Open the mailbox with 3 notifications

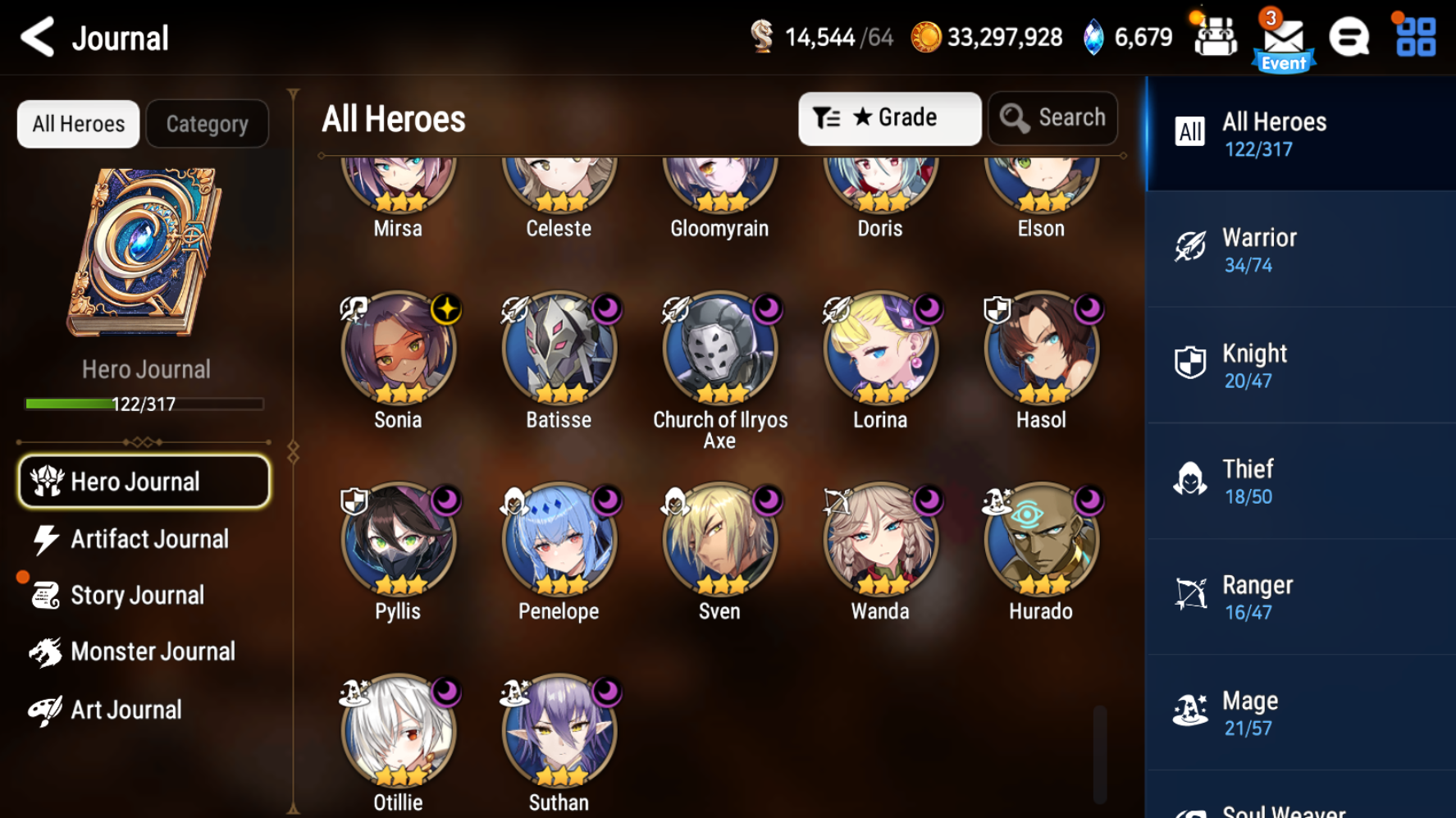tap(1283, 37)
